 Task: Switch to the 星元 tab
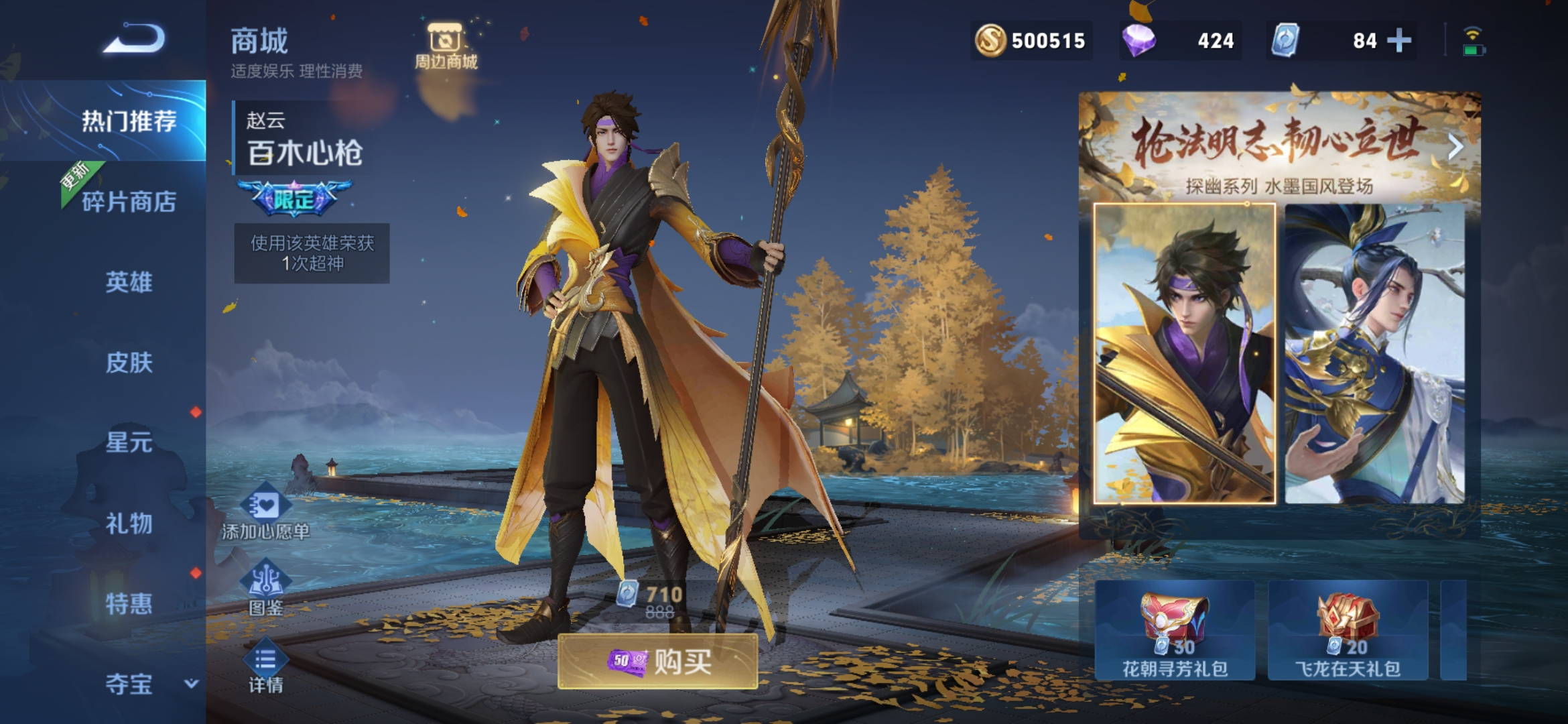pyautogui.click(x=129, y=443)
